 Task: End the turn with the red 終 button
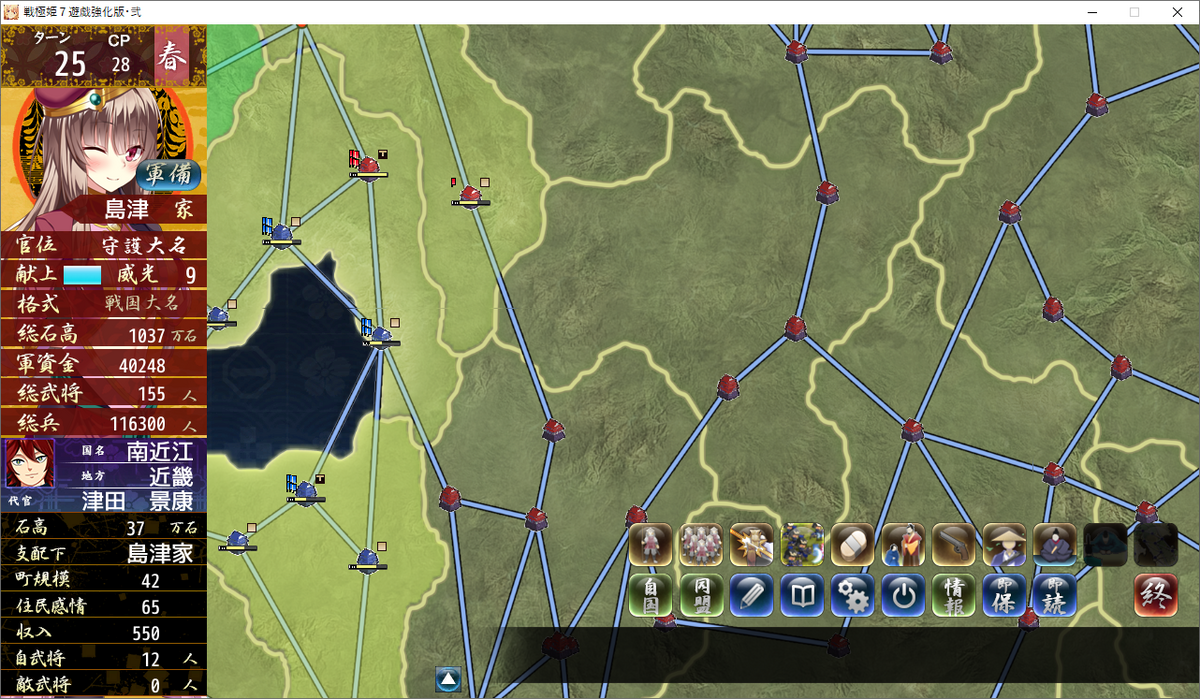coord(1155,596)
